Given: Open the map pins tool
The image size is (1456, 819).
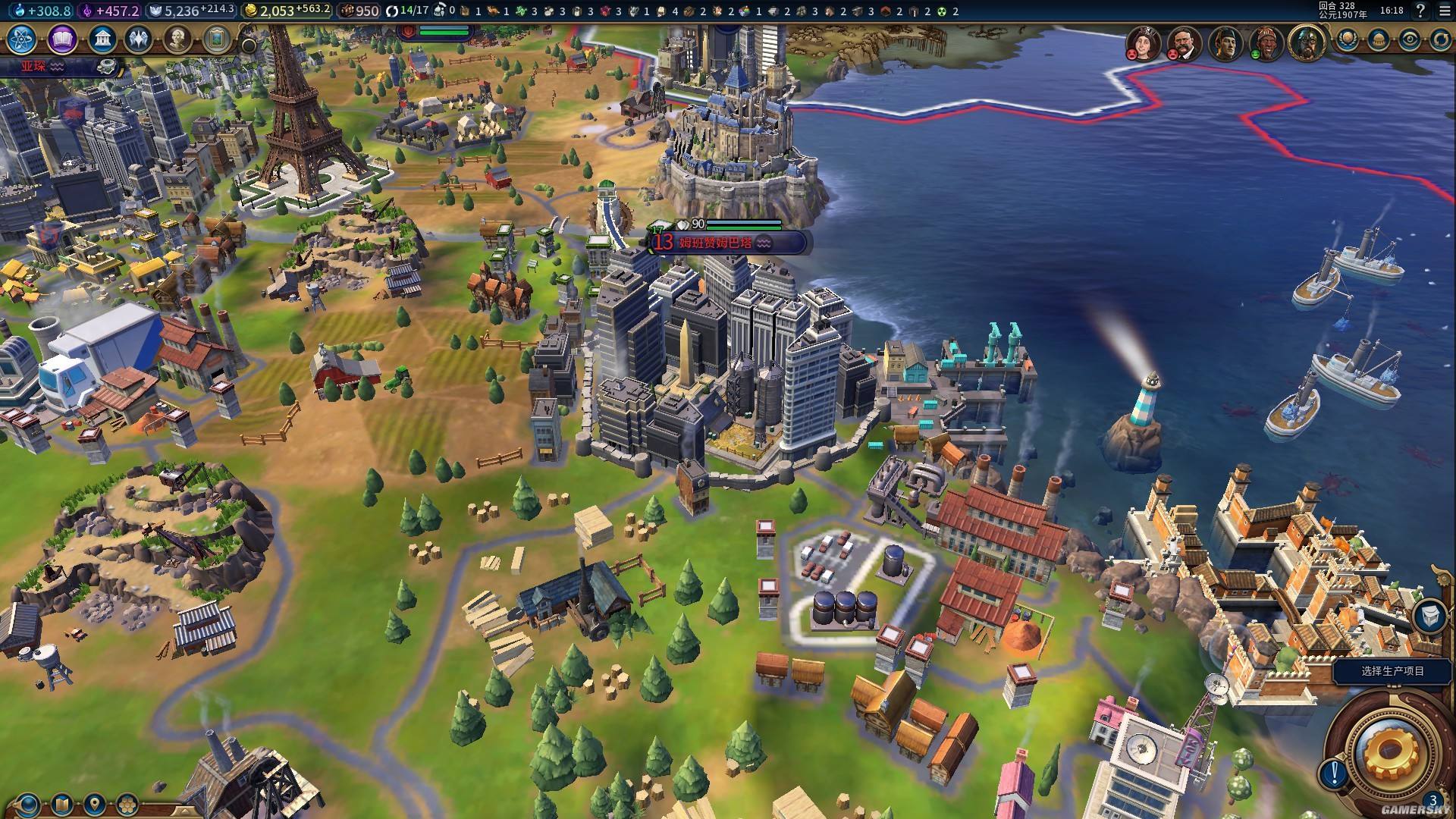Looking at the screenshot, I should tap(94, 803).
